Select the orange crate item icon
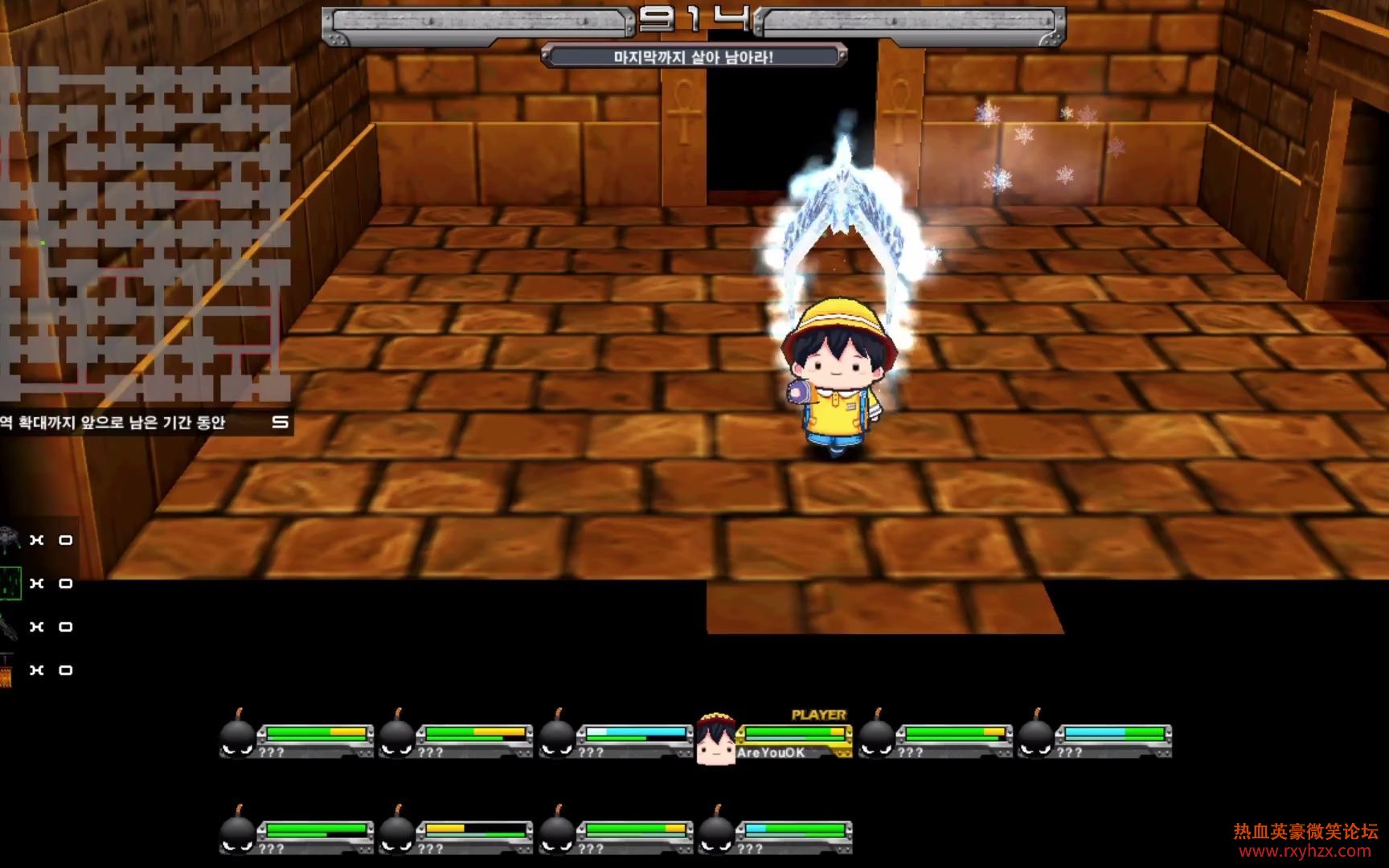The image size is (1389, 868). point(6,671)
